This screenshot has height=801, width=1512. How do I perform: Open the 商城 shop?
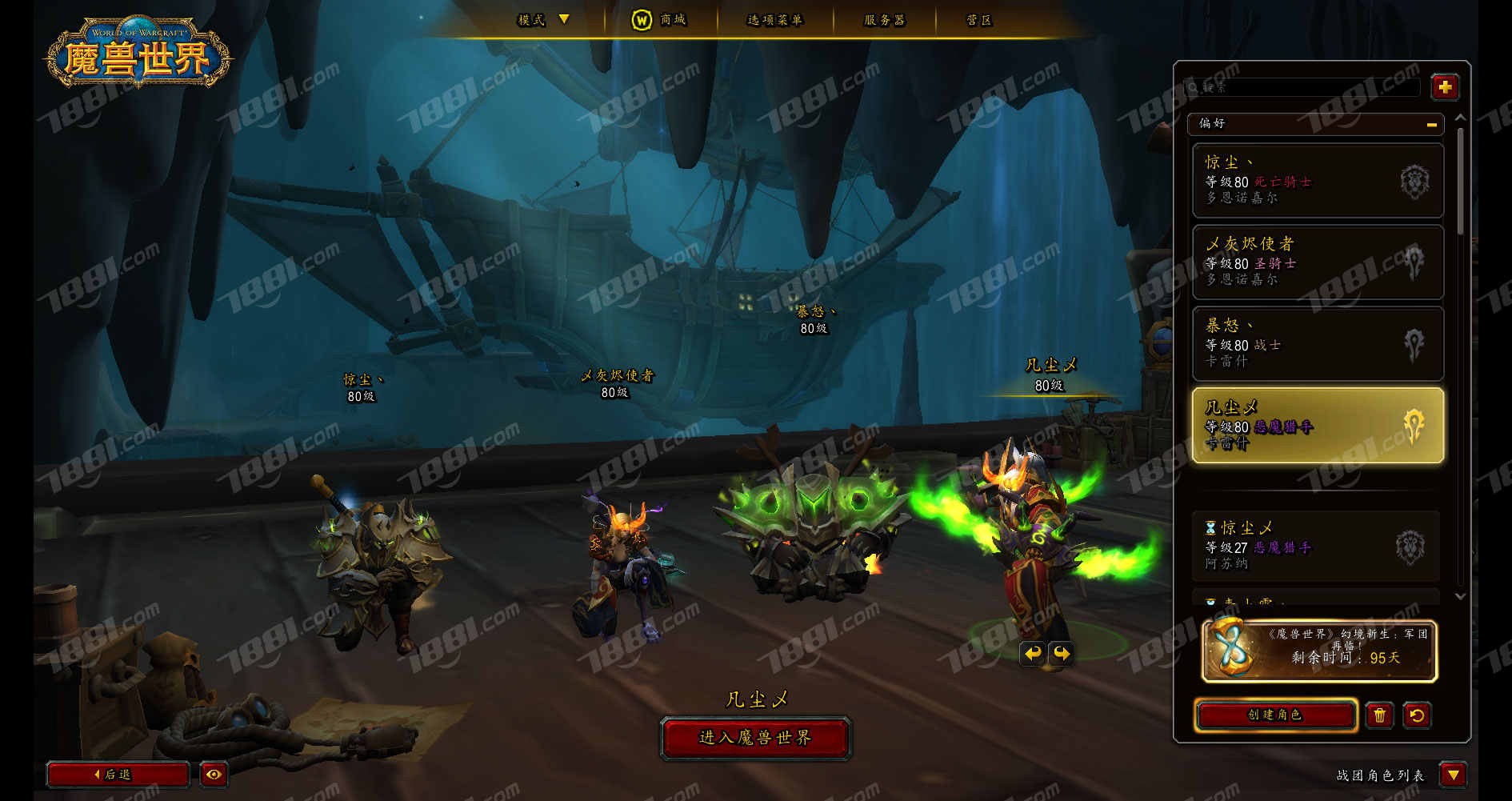click(x=660, y=20)
